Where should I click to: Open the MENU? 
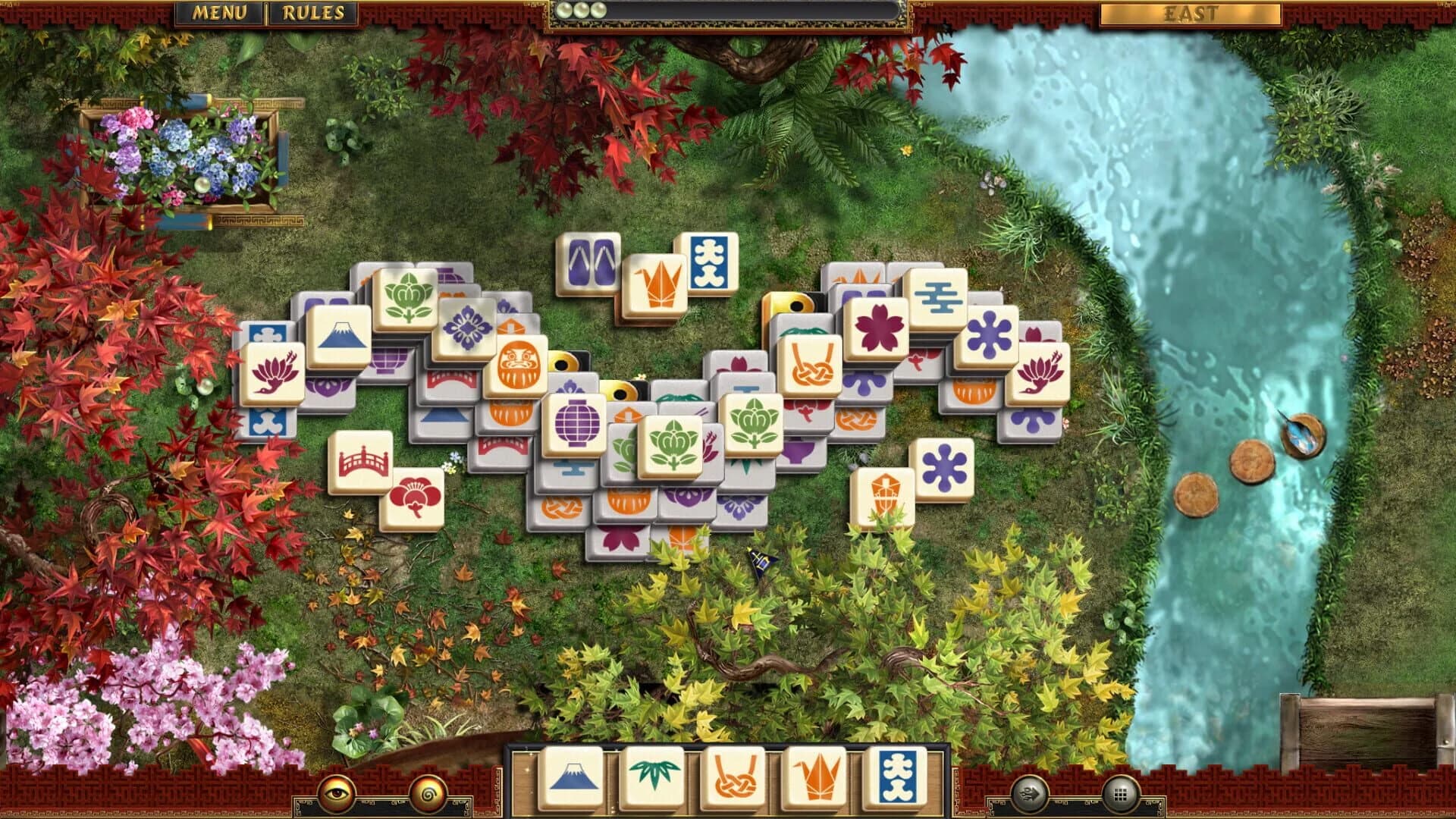[221, 11]
